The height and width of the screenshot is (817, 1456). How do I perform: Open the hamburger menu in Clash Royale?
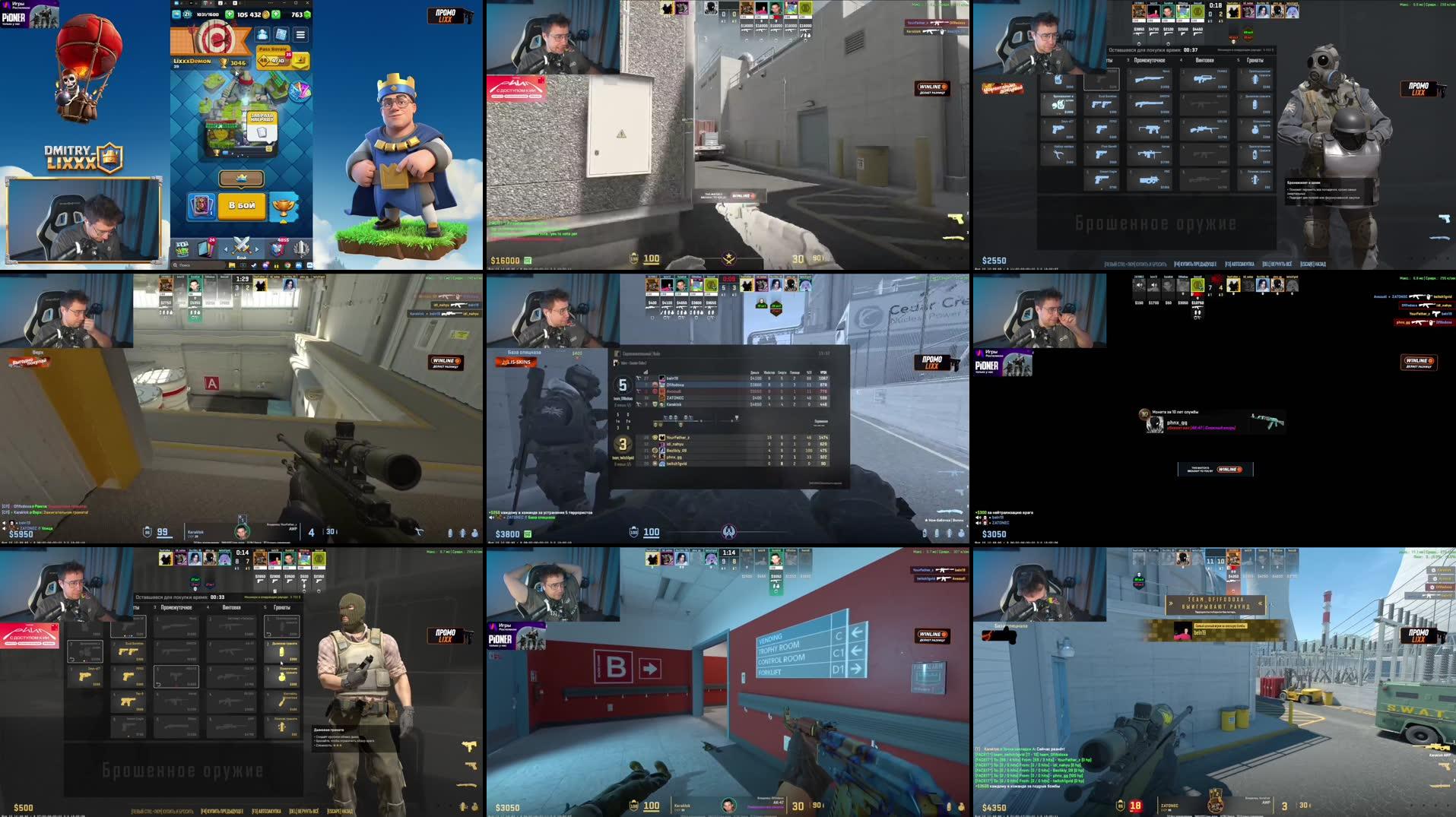(300, 35)
